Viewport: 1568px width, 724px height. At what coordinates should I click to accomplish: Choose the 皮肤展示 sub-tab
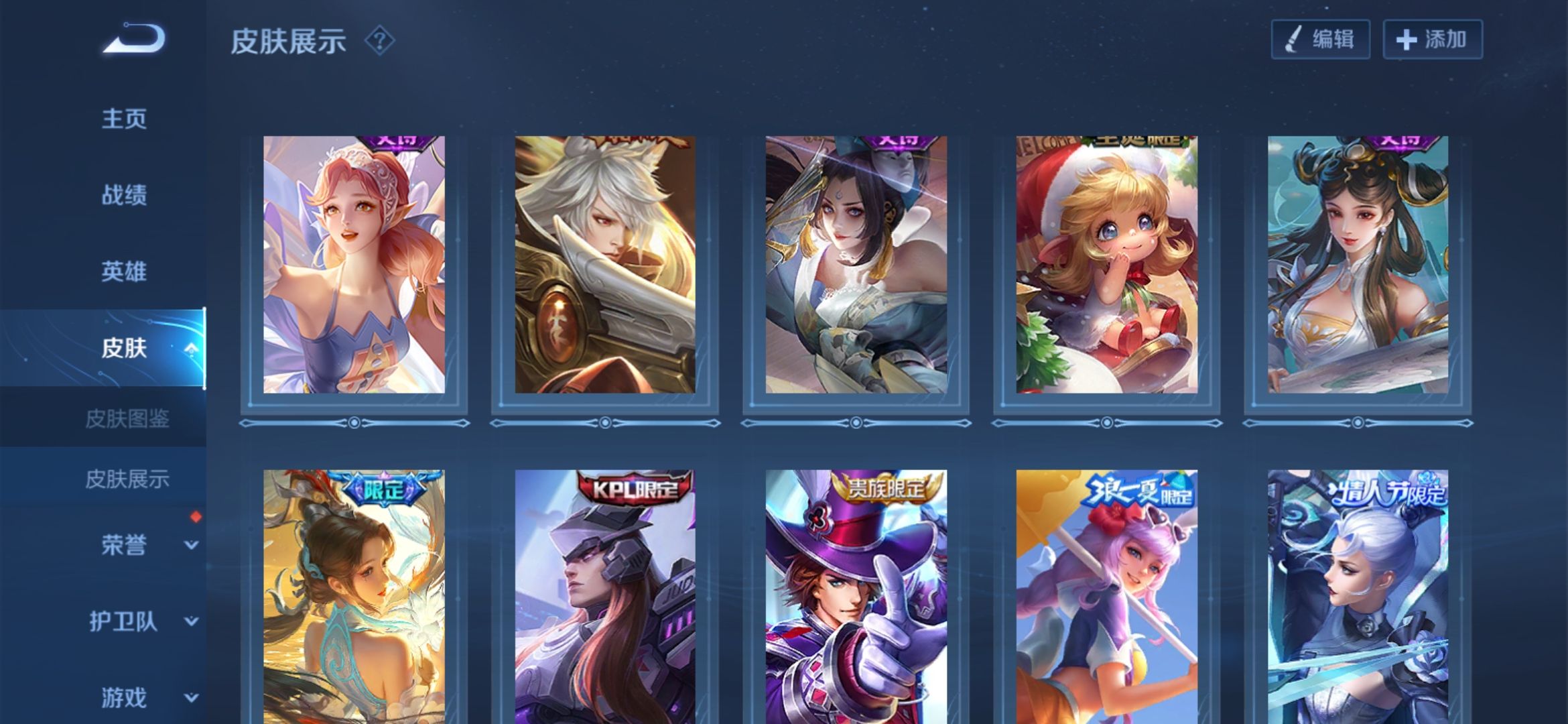point(127,479)
